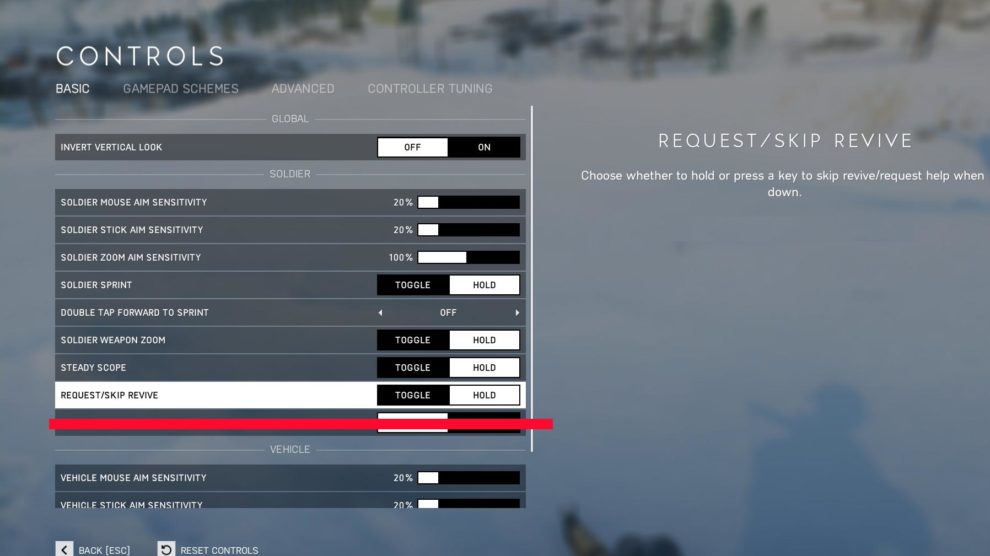Turn Invert Vertical Look ON
990x556 pixels.
484,147
